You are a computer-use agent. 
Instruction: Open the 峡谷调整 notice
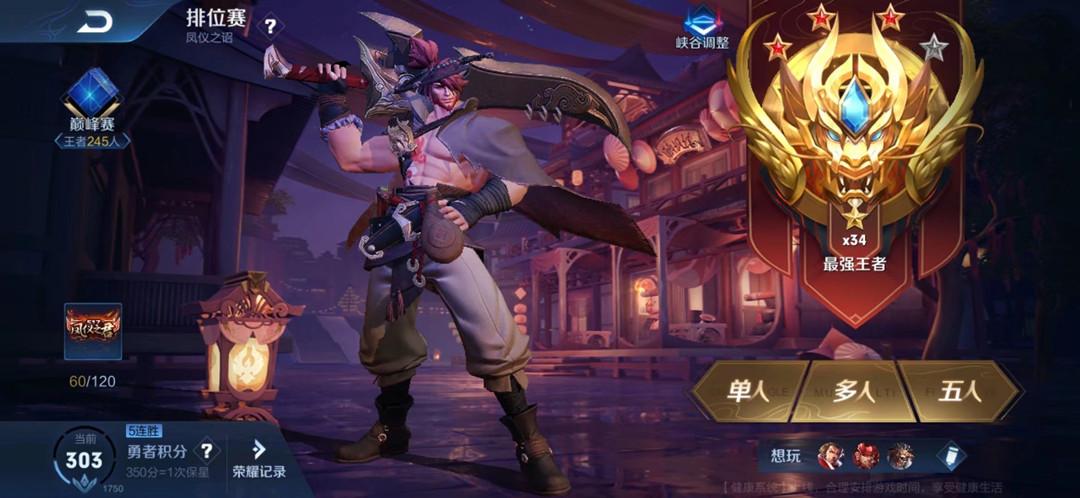(704, 28)
